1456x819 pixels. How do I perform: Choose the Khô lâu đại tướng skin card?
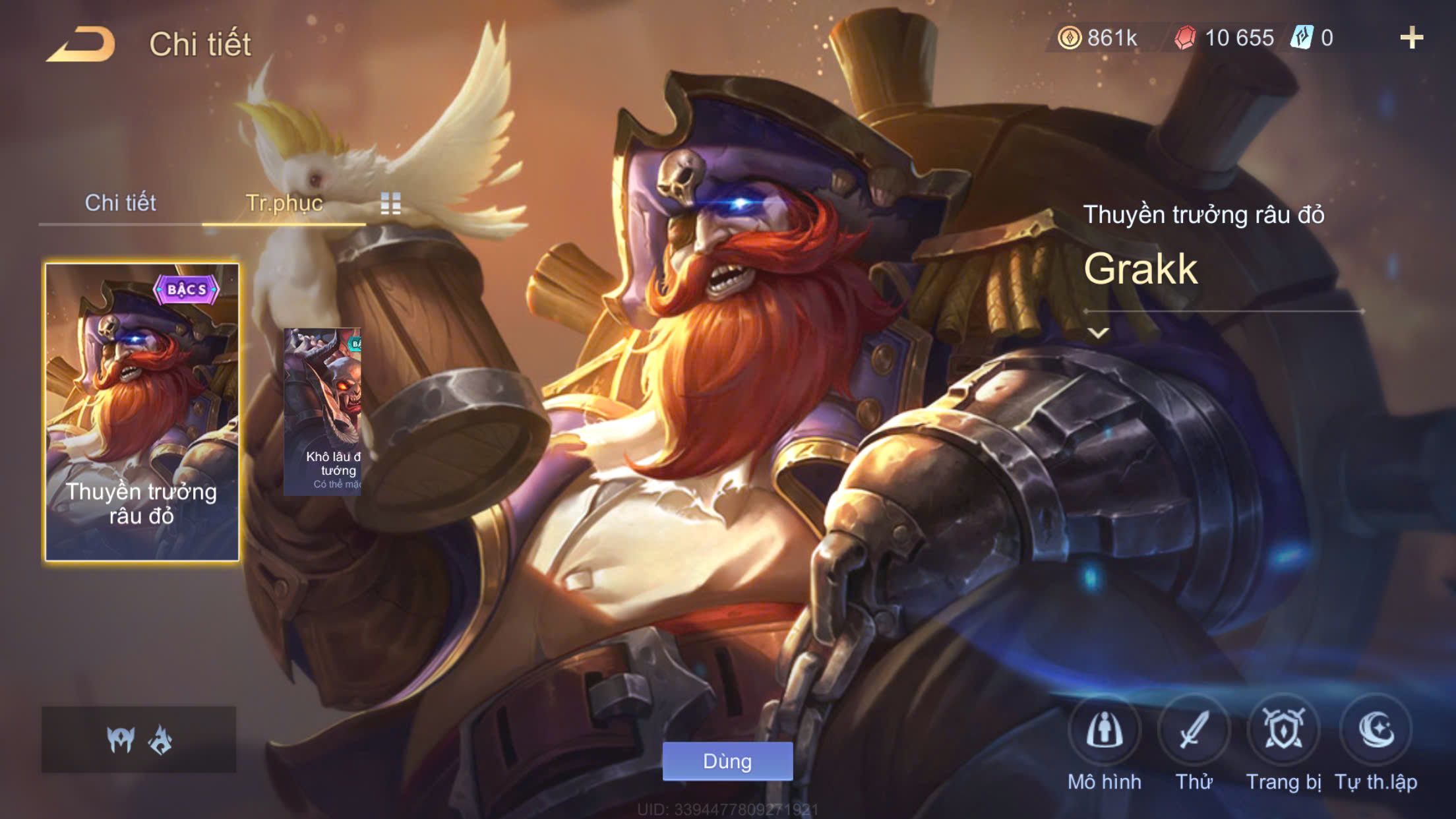tap(322, 412)
